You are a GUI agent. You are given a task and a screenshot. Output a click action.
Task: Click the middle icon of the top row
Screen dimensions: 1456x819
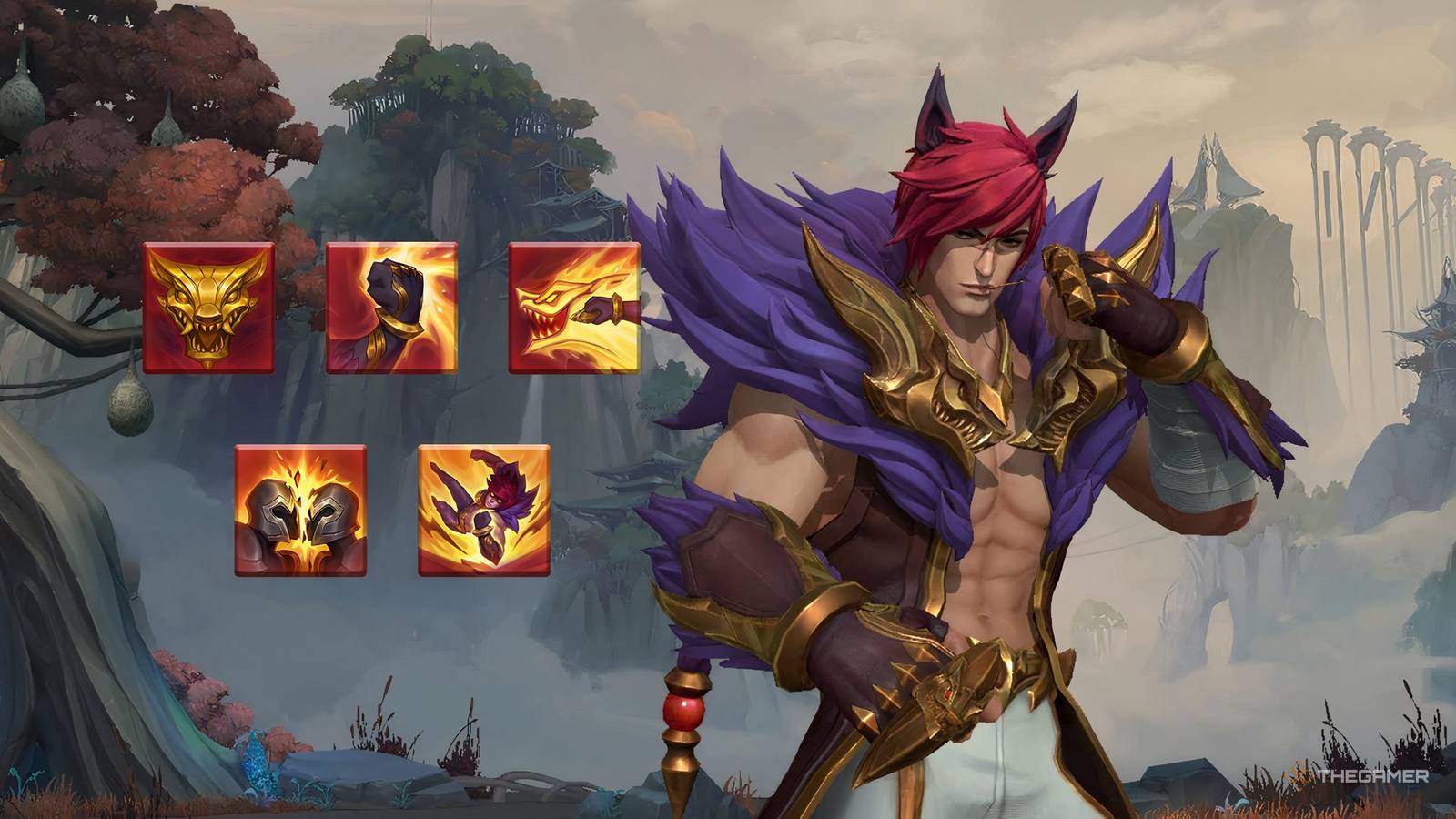391,308
